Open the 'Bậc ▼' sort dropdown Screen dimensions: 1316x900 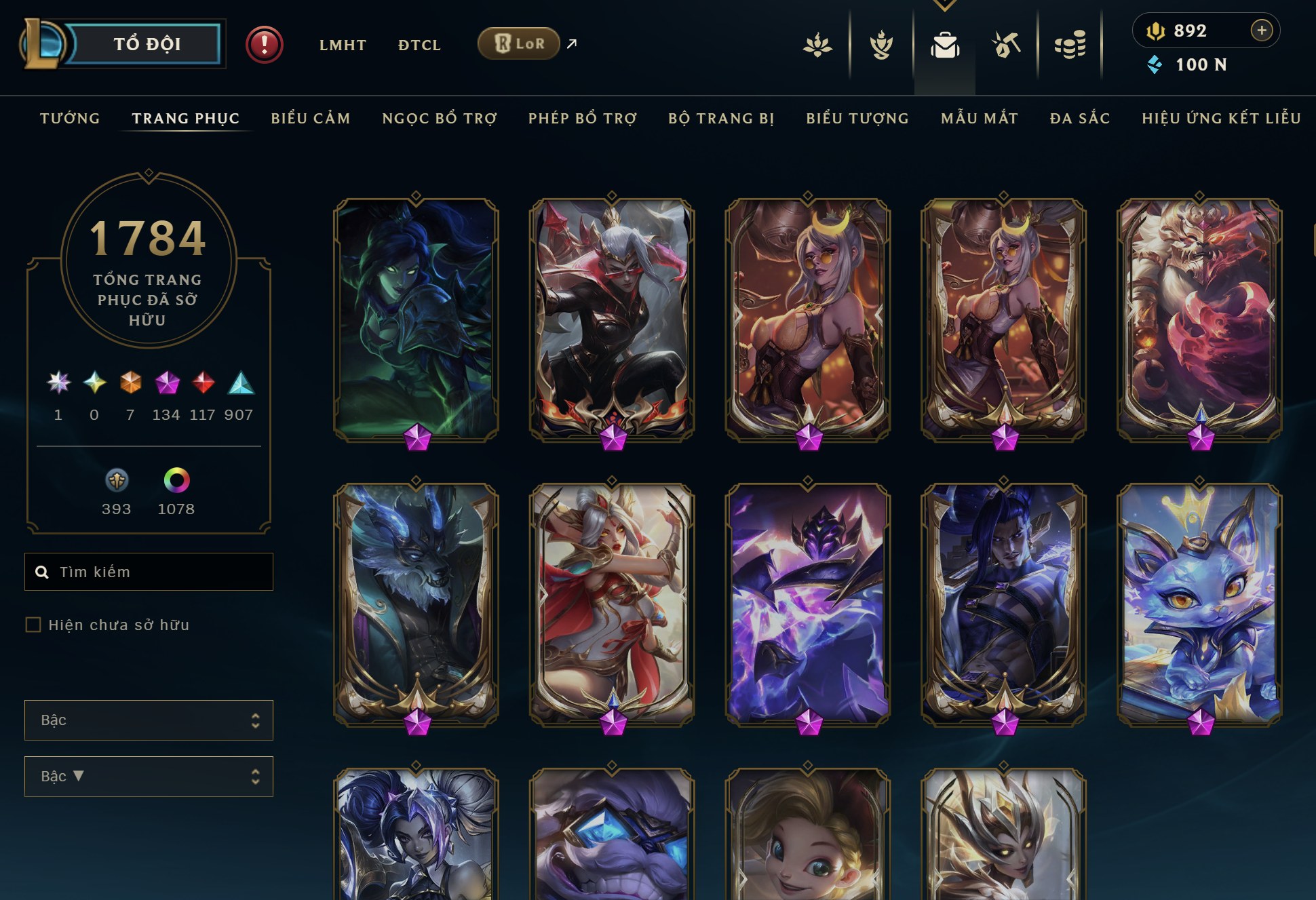click(149, 776)
